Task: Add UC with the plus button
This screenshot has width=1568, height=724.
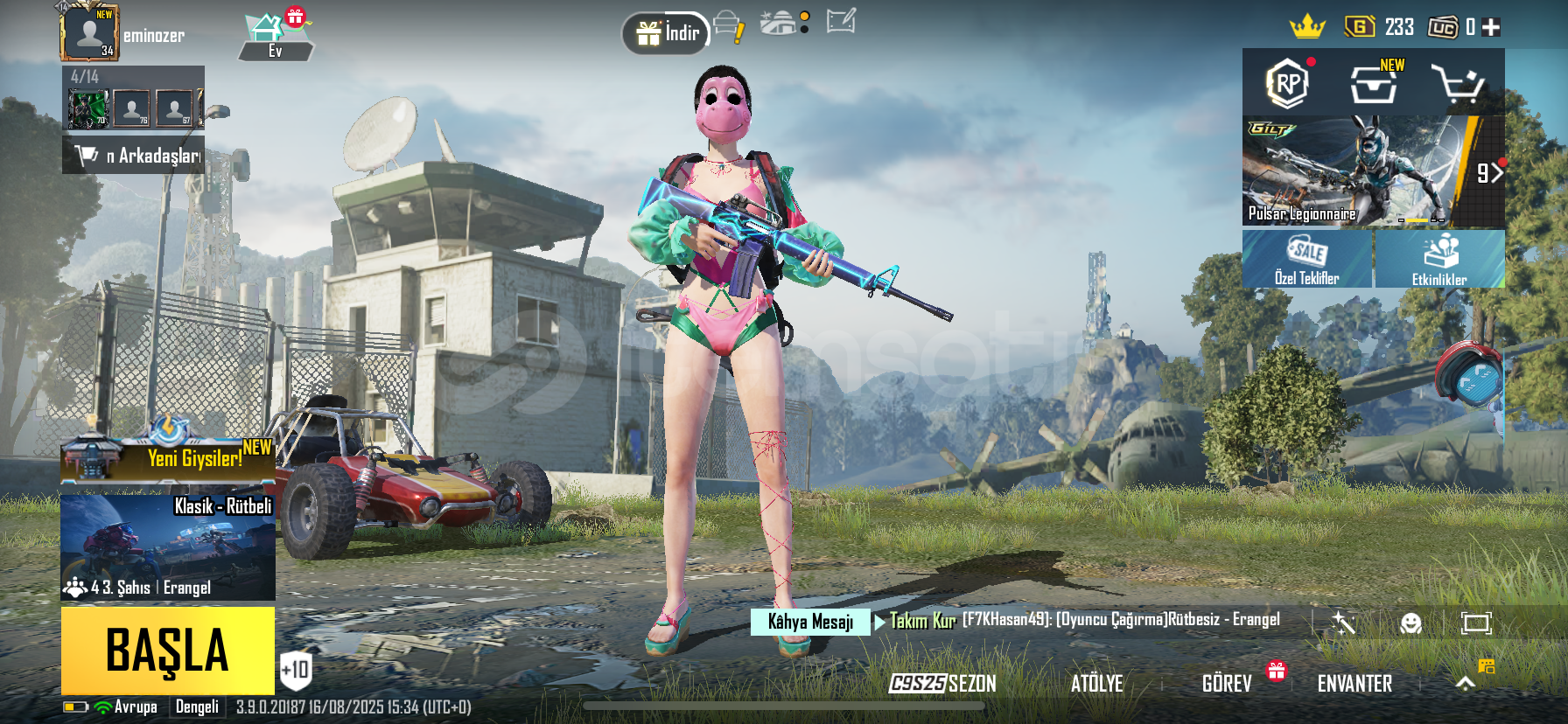Action: [x=1492, y=27]
